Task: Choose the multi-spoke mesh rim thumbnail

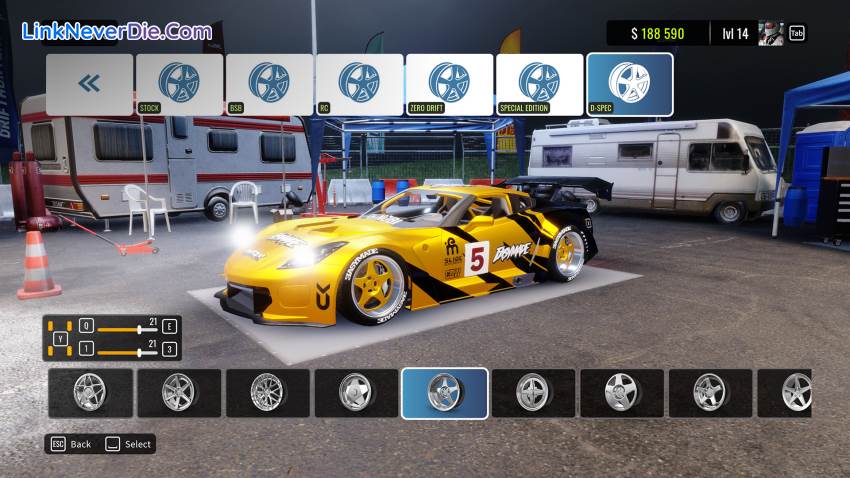Action: tap(268, 393)
